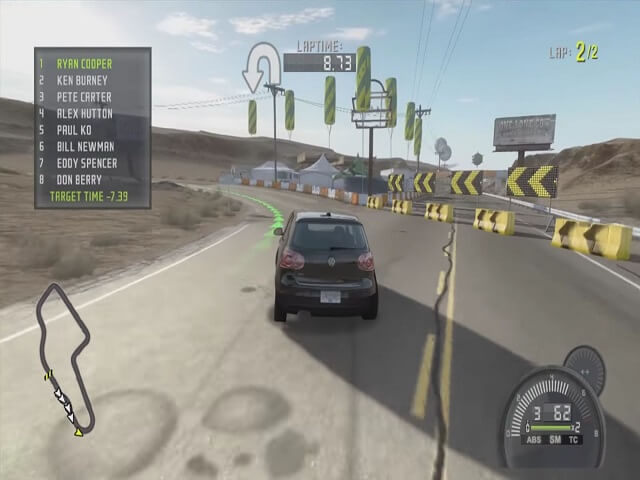Click Paul Ko in the standings
The height and width of the screenshot is (480, 640).
(76, 130)
